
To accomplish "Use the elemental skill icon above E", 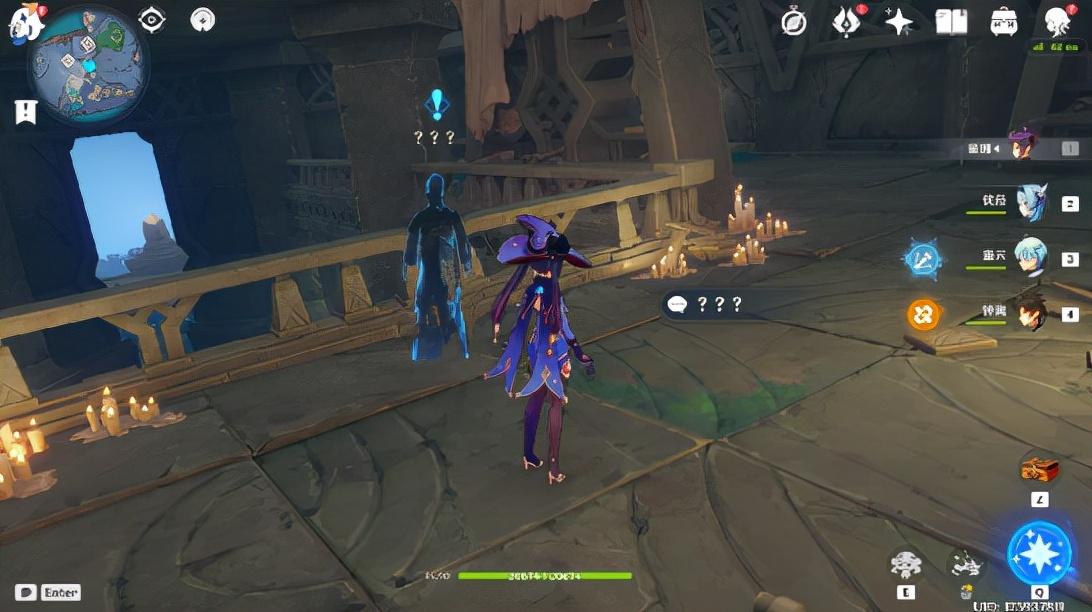I will click(x=906, y=565).
